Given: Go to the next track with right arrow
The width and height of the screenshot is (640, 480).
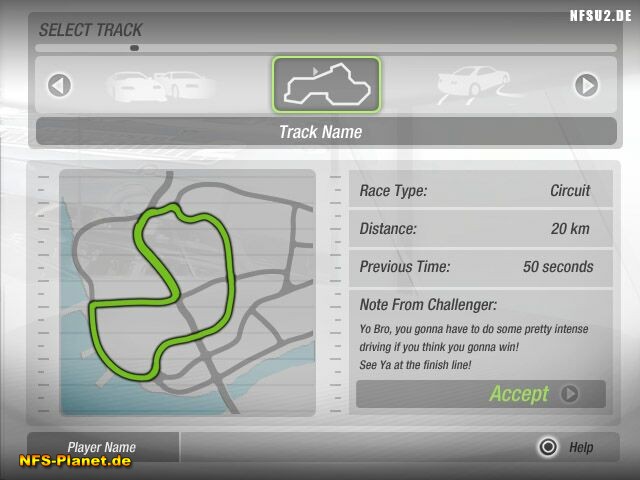Looking at the screenshot, I should click(586, 86).
